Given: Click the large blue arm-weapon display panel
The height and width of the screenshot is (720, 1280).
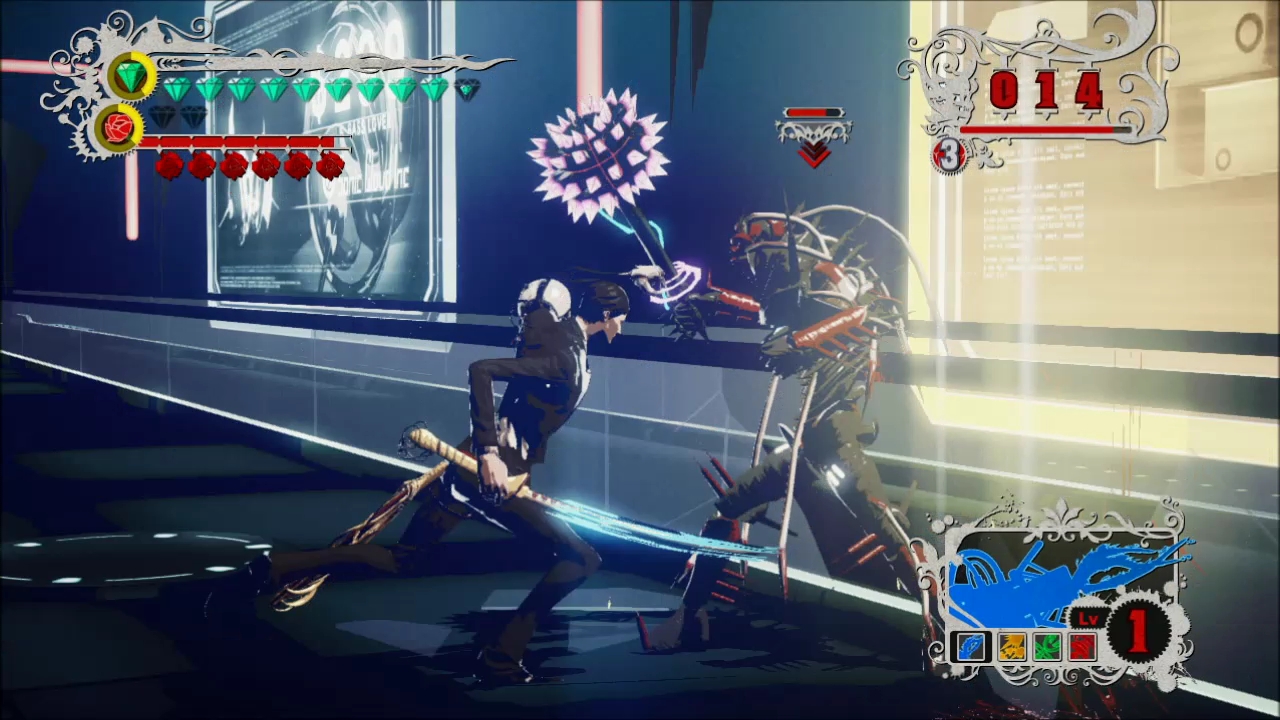Looking at the screenshot, I should tap(1060, 580).
